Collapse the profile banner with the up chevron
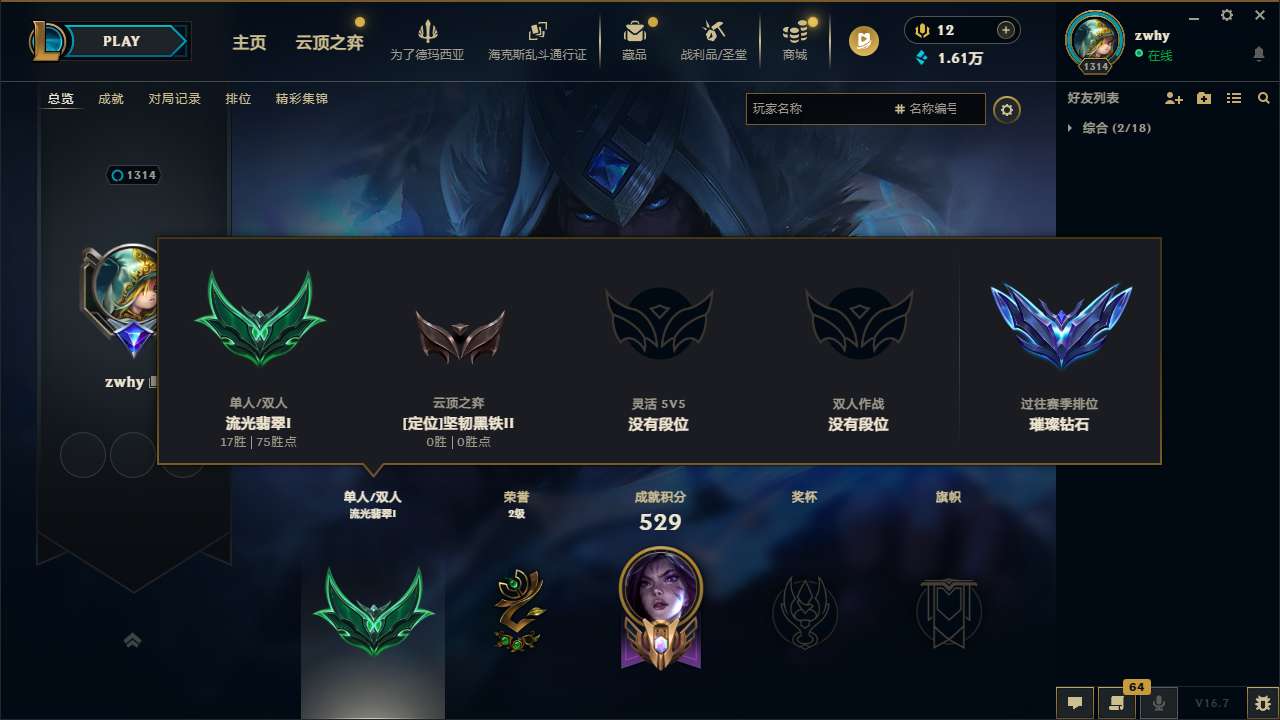Screen dimensions: 1280x720 133,640
